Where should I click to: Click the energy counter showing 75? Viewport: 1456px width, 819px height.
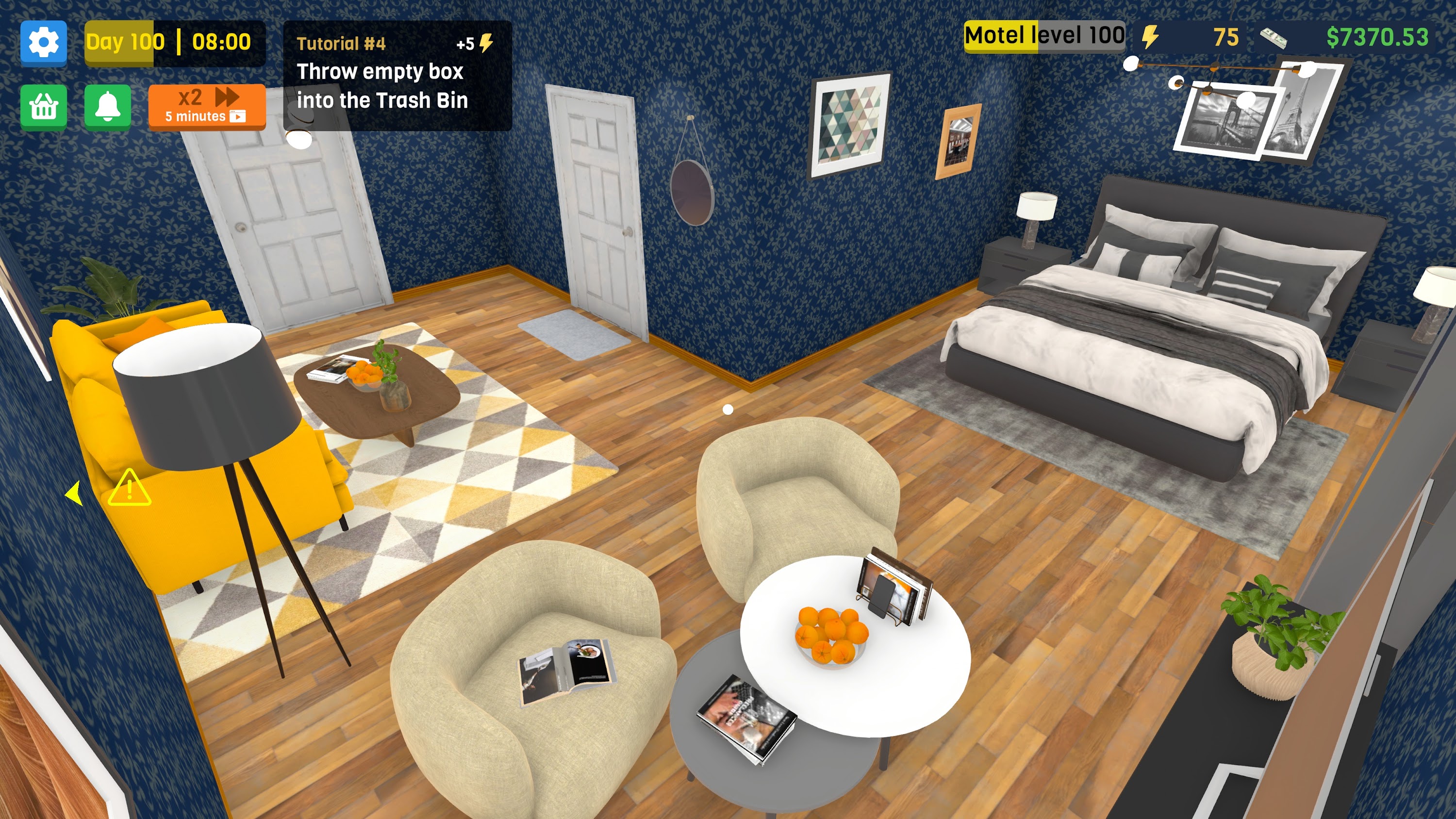tap(1225, 38)
